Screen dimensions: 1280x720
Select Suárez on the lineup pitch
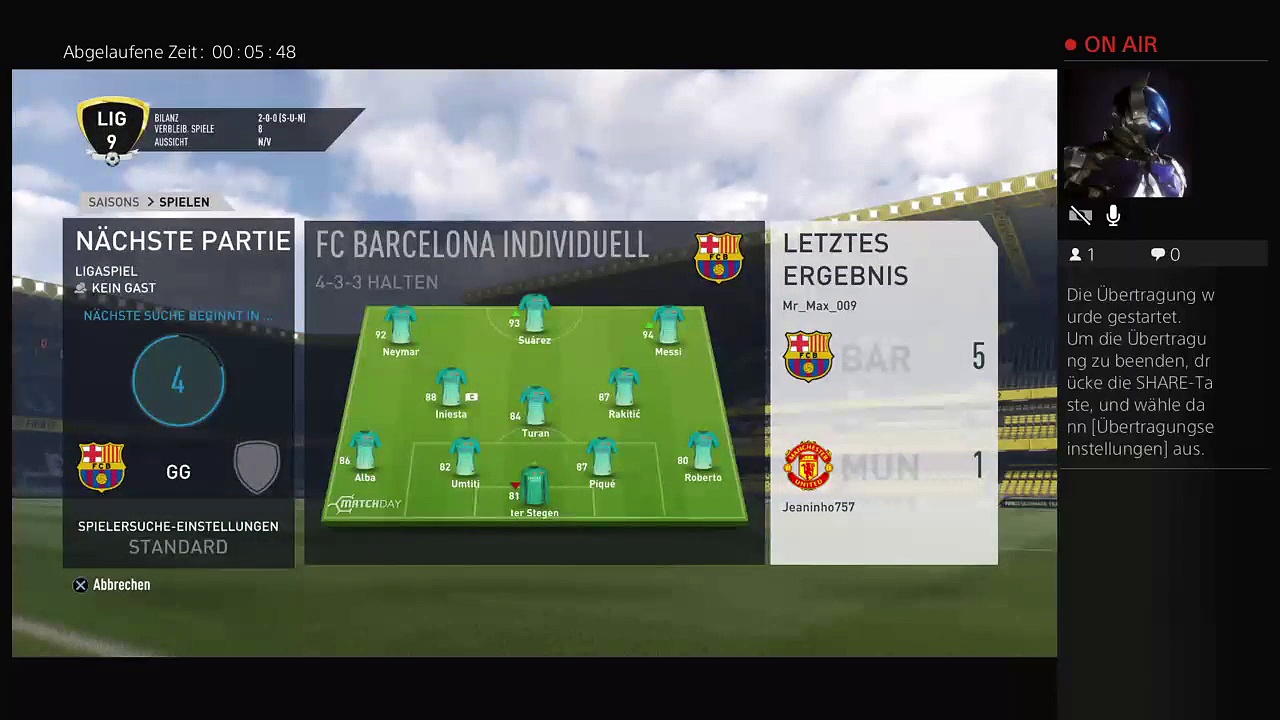[534, 320]
